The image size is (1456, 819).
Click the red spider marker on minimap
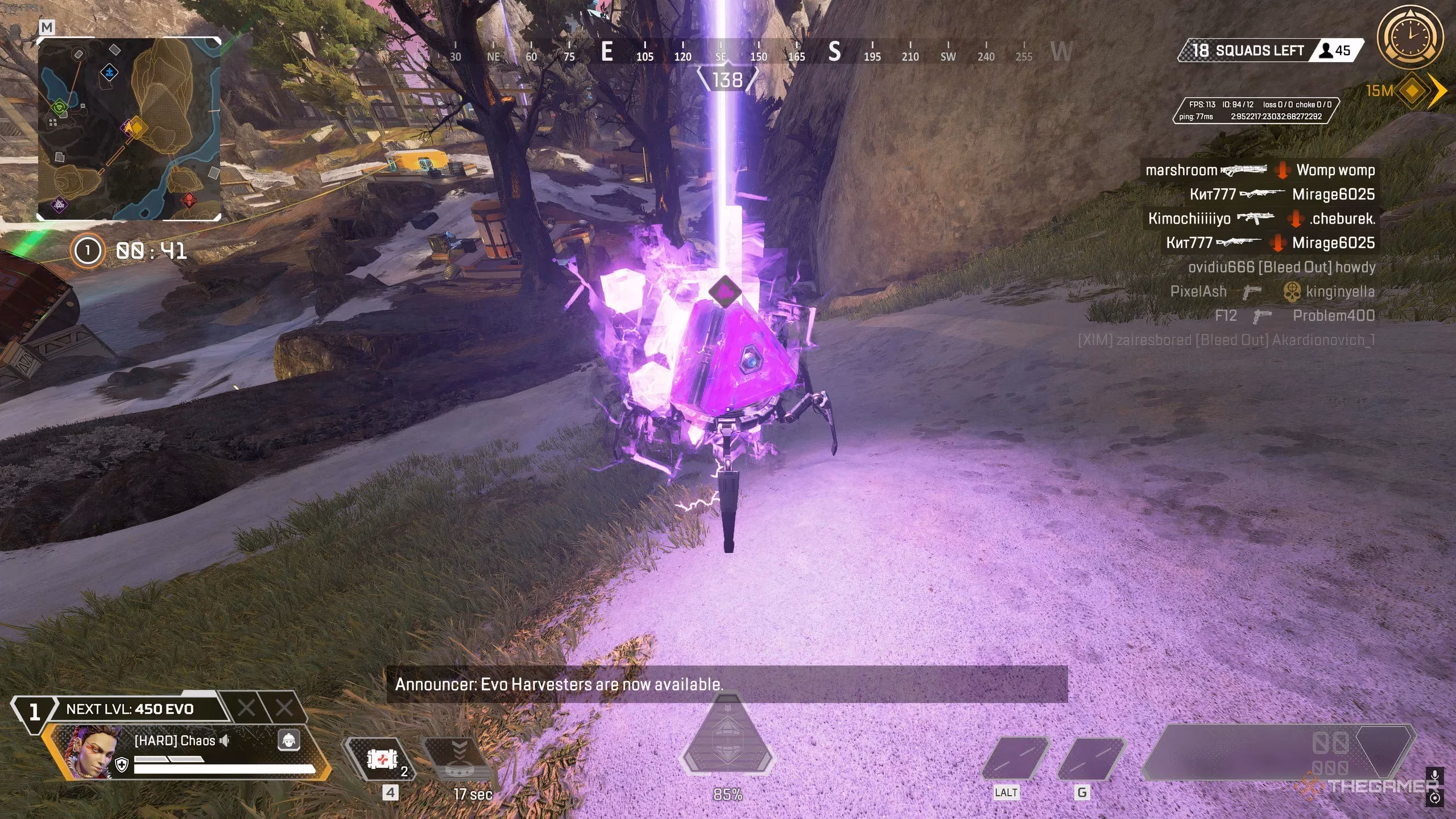click(189, 200)
